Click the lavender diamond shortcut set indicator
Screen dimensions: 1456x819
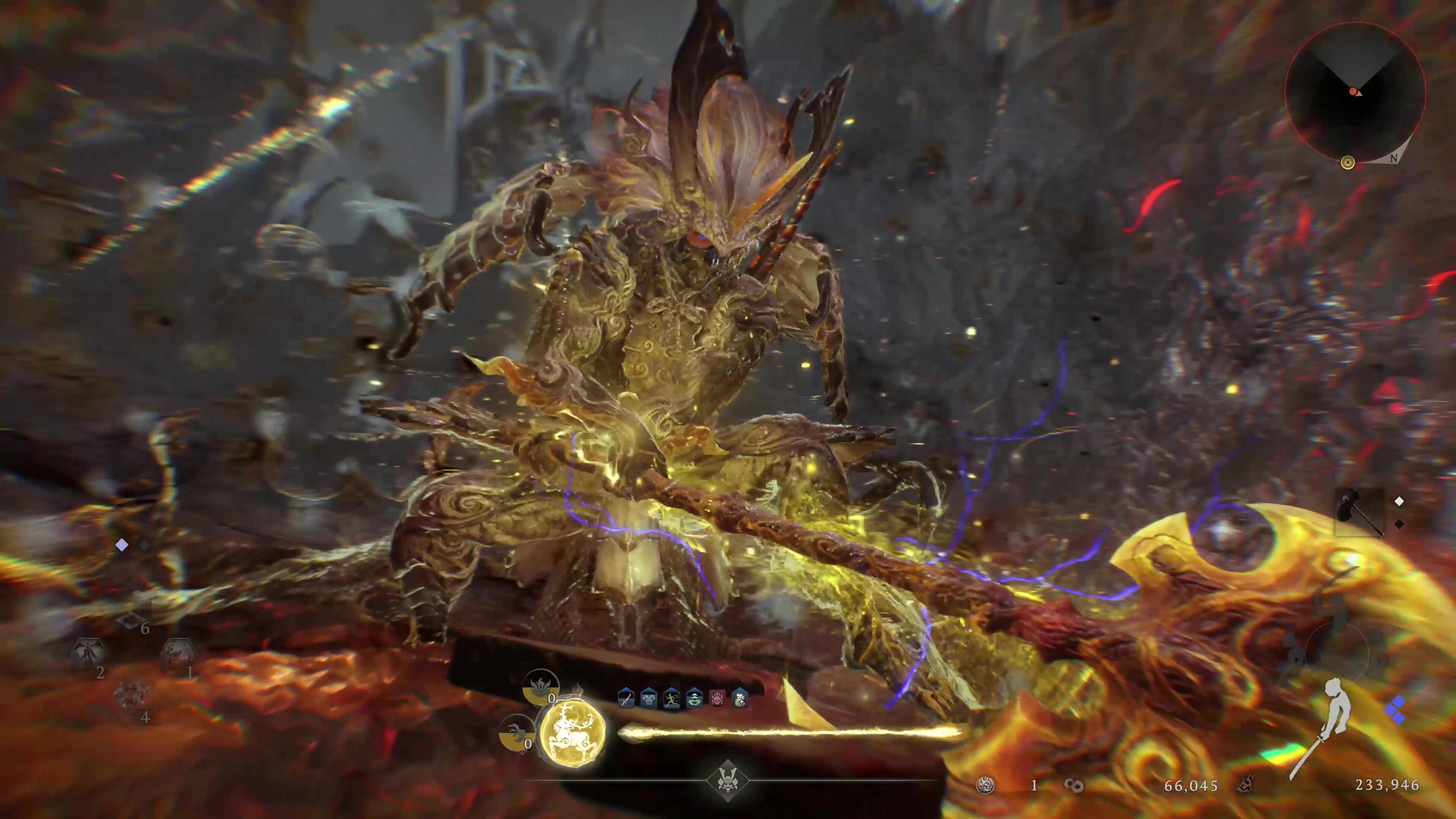[x=121, y=545]
